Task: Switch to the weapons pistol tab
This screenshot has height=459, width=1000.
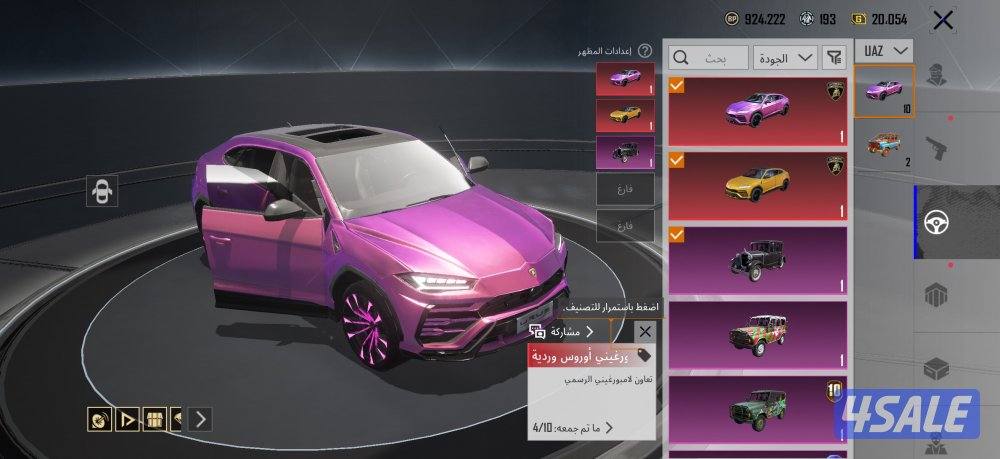Action: click(937, 148)
